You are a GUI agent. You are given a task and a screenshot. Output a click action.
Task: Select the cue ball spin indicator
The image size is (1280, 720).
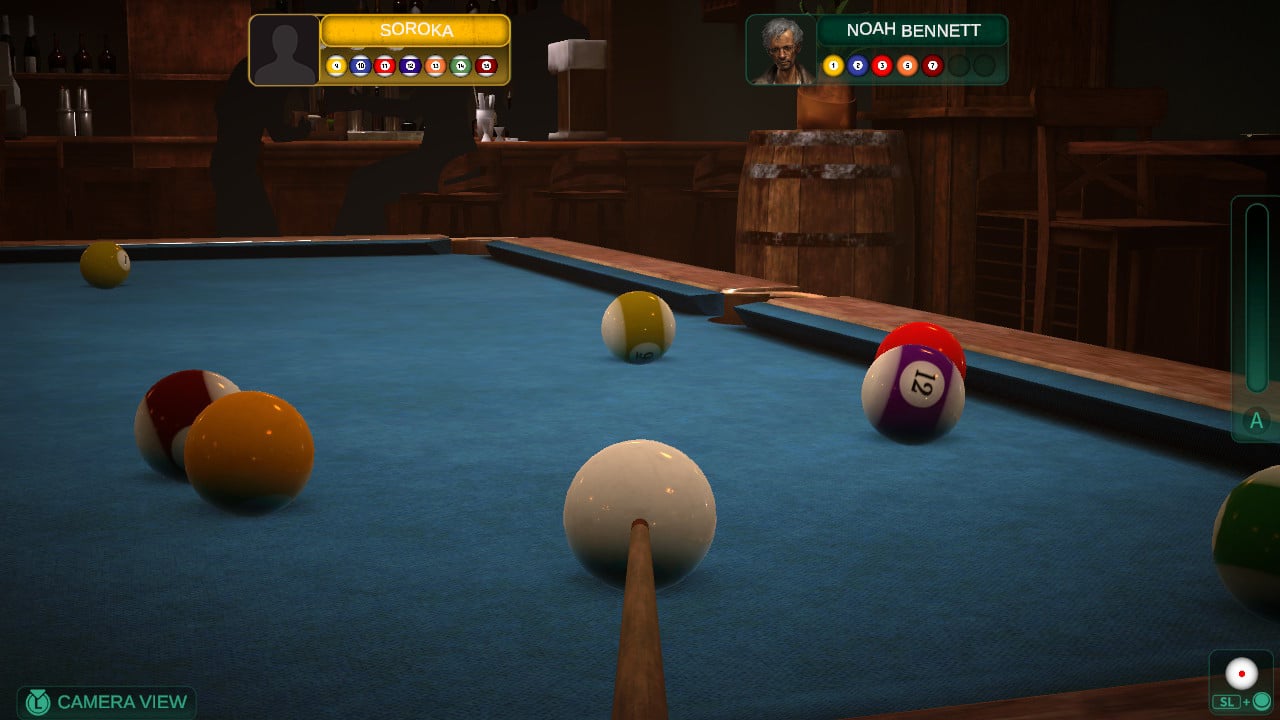pyautogui.click(x=1242, y=674)
